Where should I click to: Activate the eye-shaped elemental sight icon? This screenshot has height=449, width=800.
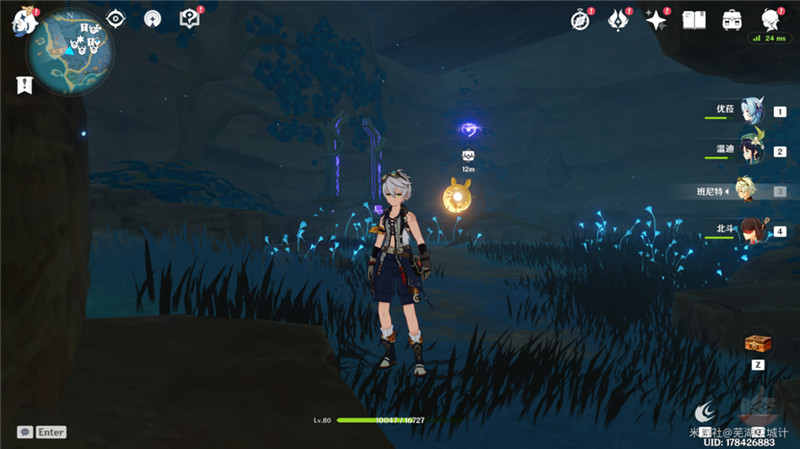(116, 18)
